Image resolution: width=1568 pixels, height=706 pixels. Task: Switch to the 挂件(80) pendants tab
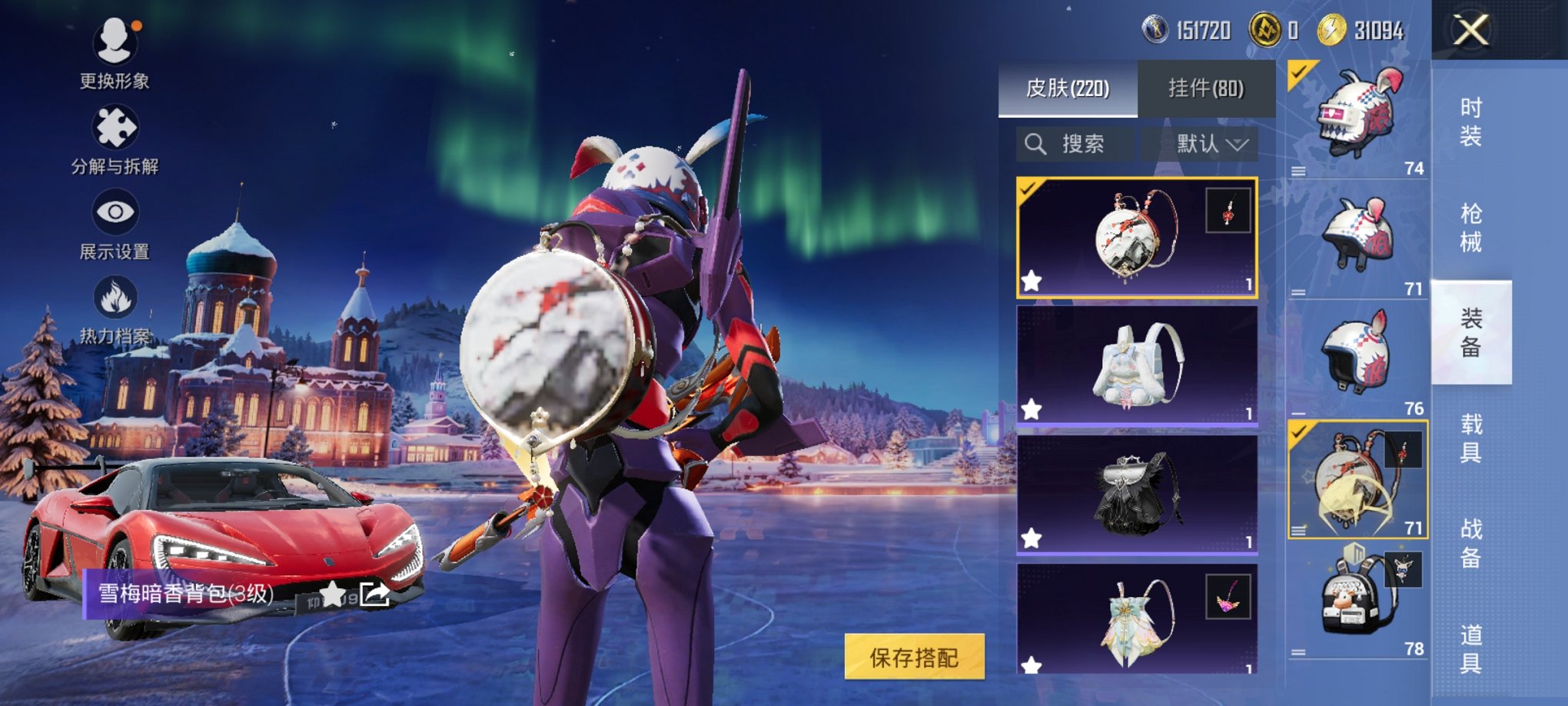coord(1205,88)
